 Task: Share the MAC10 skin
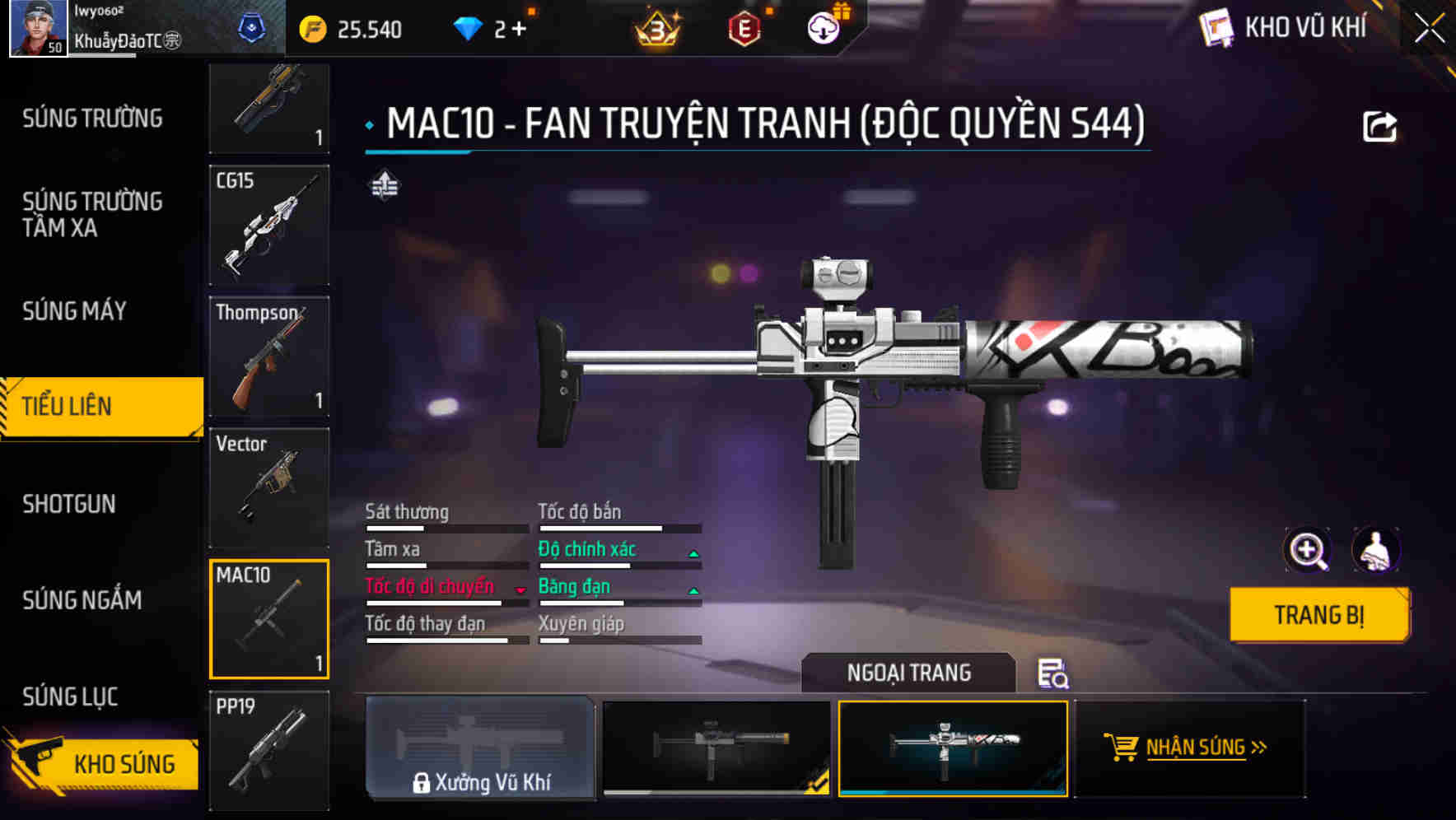click(1379, 127)
